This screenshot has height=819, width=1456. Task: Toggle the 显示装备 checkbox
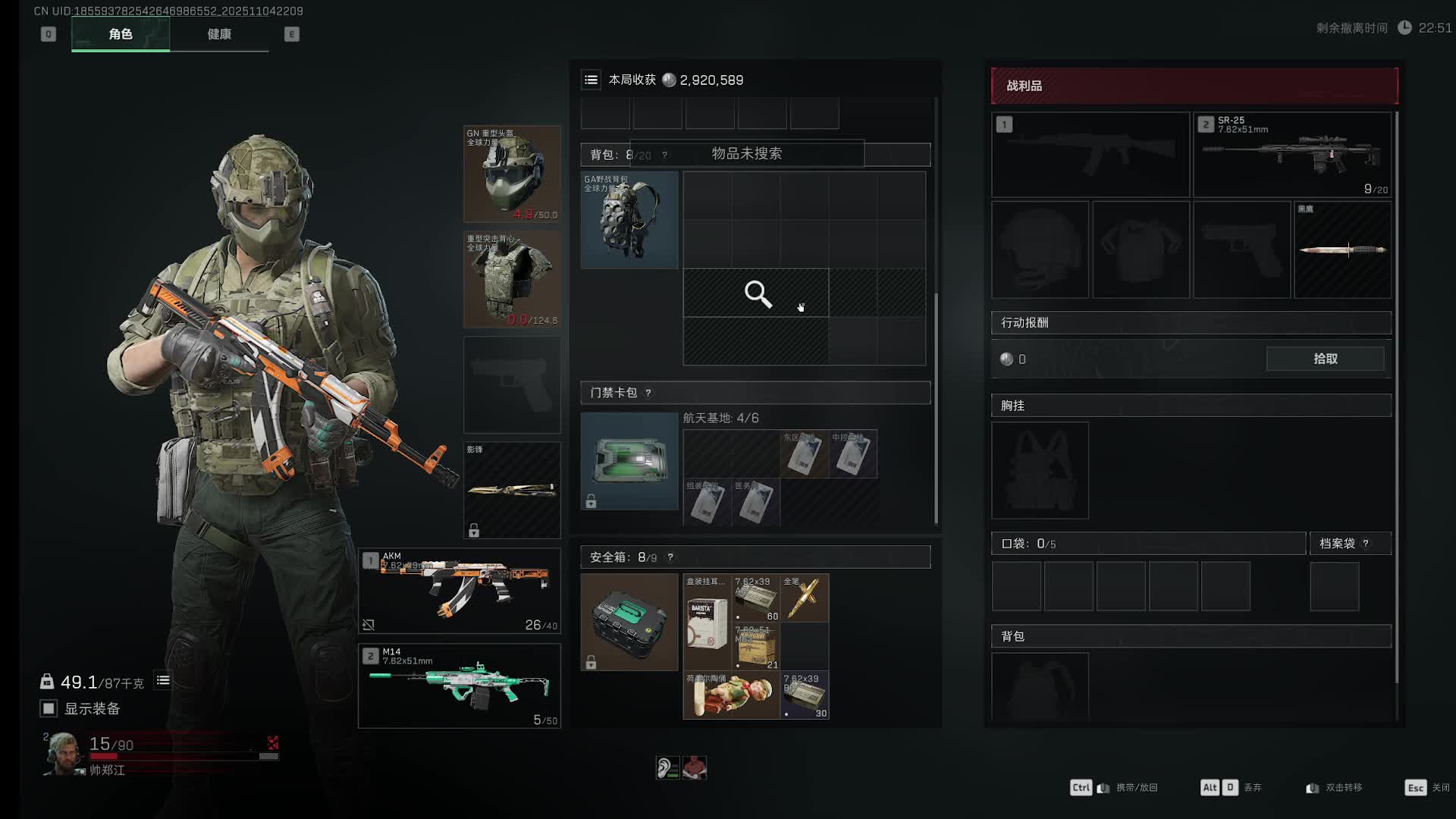[49, 708]
